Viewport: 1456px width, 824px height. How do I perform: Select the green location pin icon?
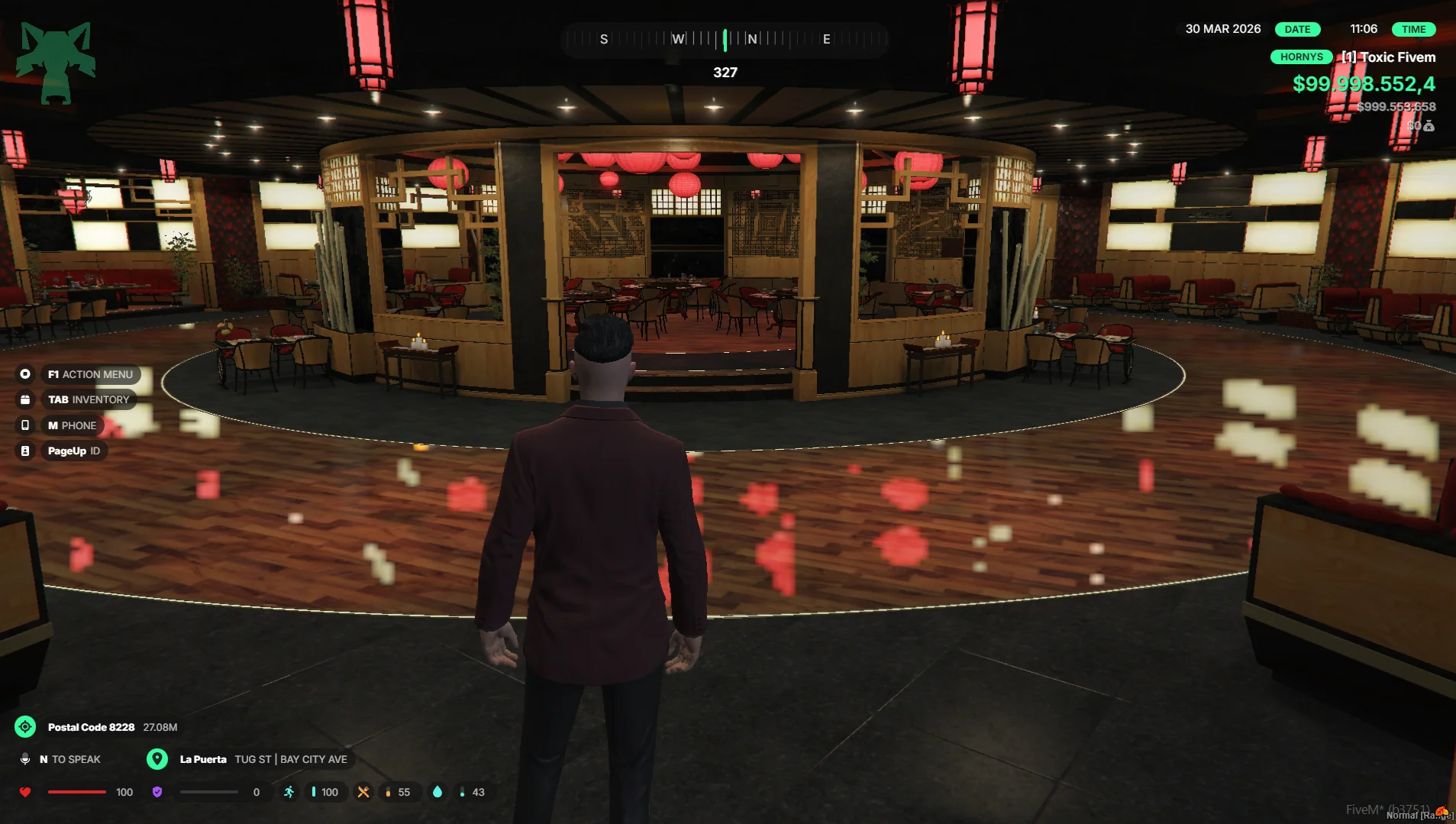click(x=157, y=759)
